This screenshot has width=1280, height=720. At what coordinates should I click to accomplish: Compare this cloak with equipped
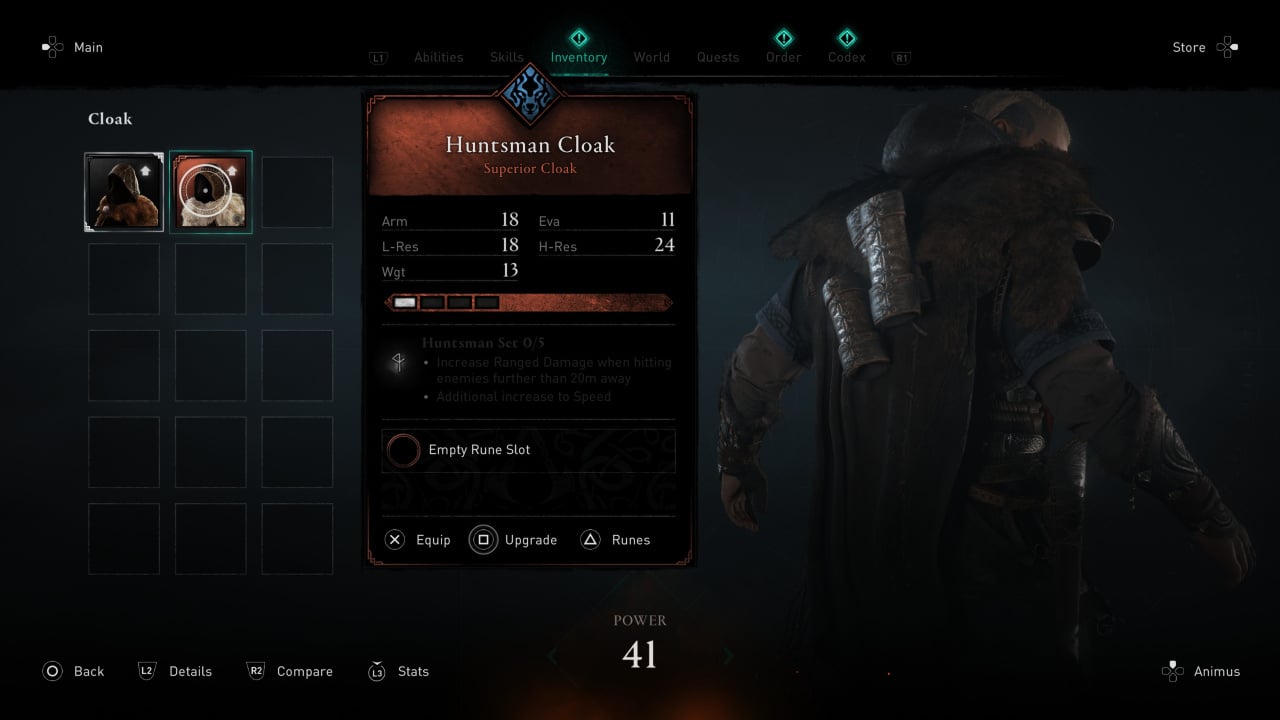[290, 671]
